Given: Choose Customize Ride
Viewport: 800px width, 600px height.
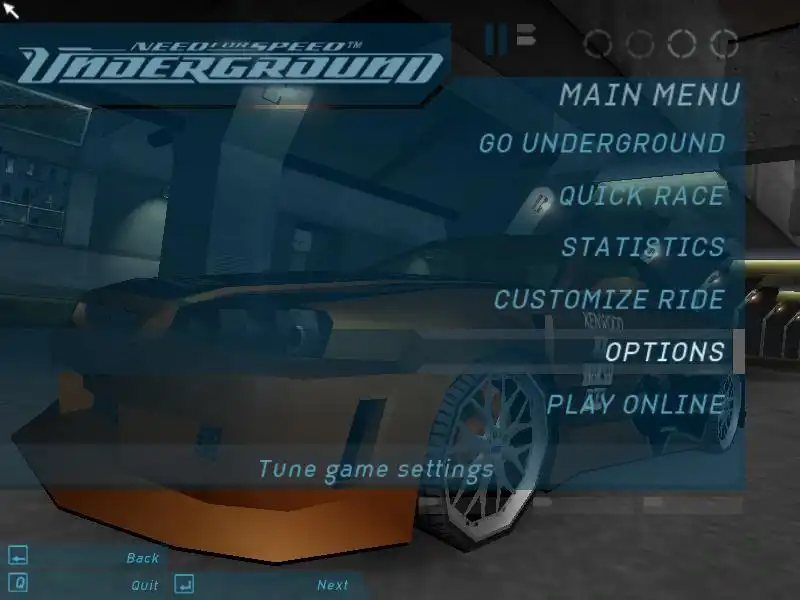Looking at the screenshot, I should 609,299.
